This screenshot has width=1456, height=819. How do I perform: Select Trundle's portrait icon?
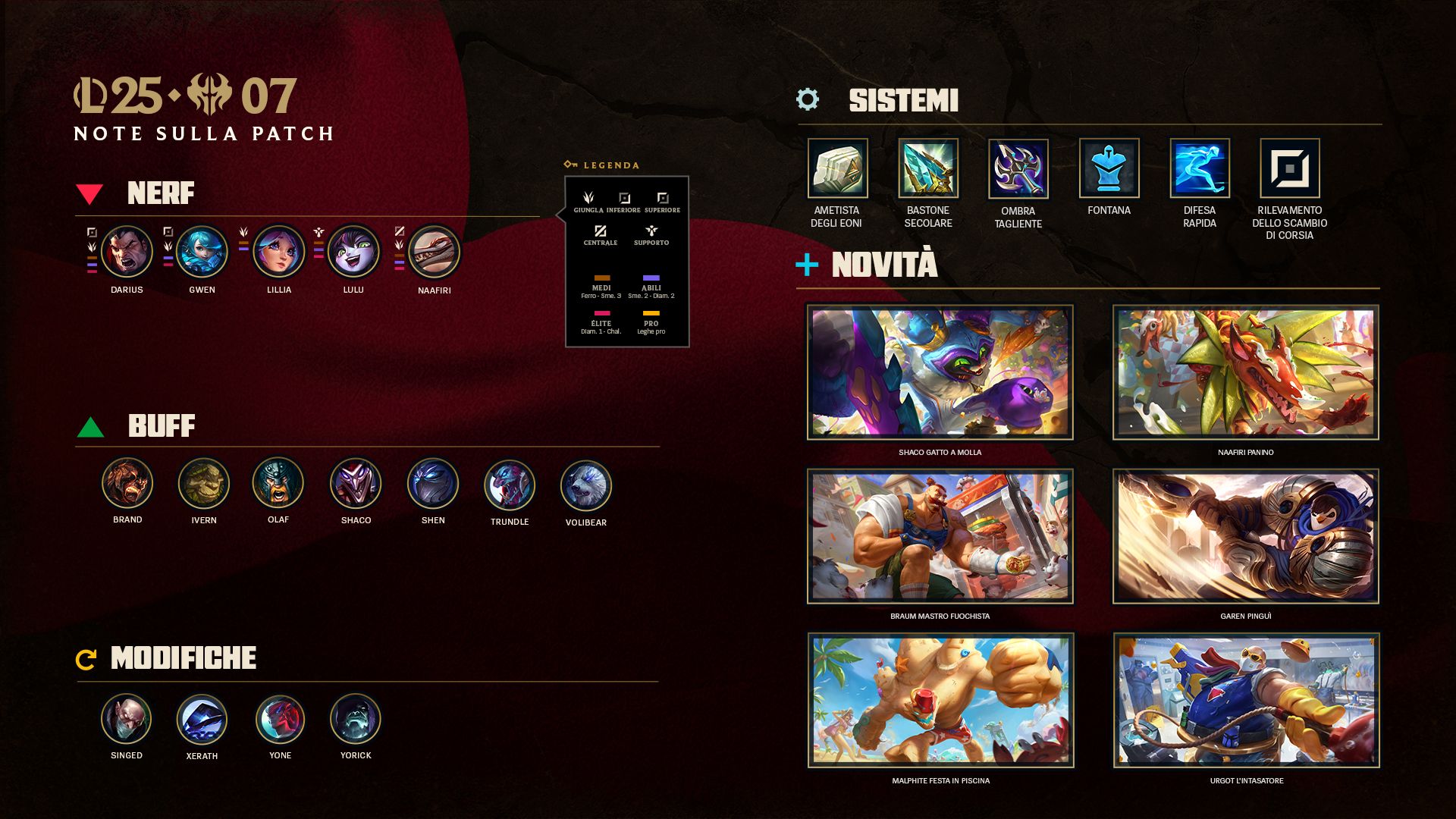click(509, 485)
